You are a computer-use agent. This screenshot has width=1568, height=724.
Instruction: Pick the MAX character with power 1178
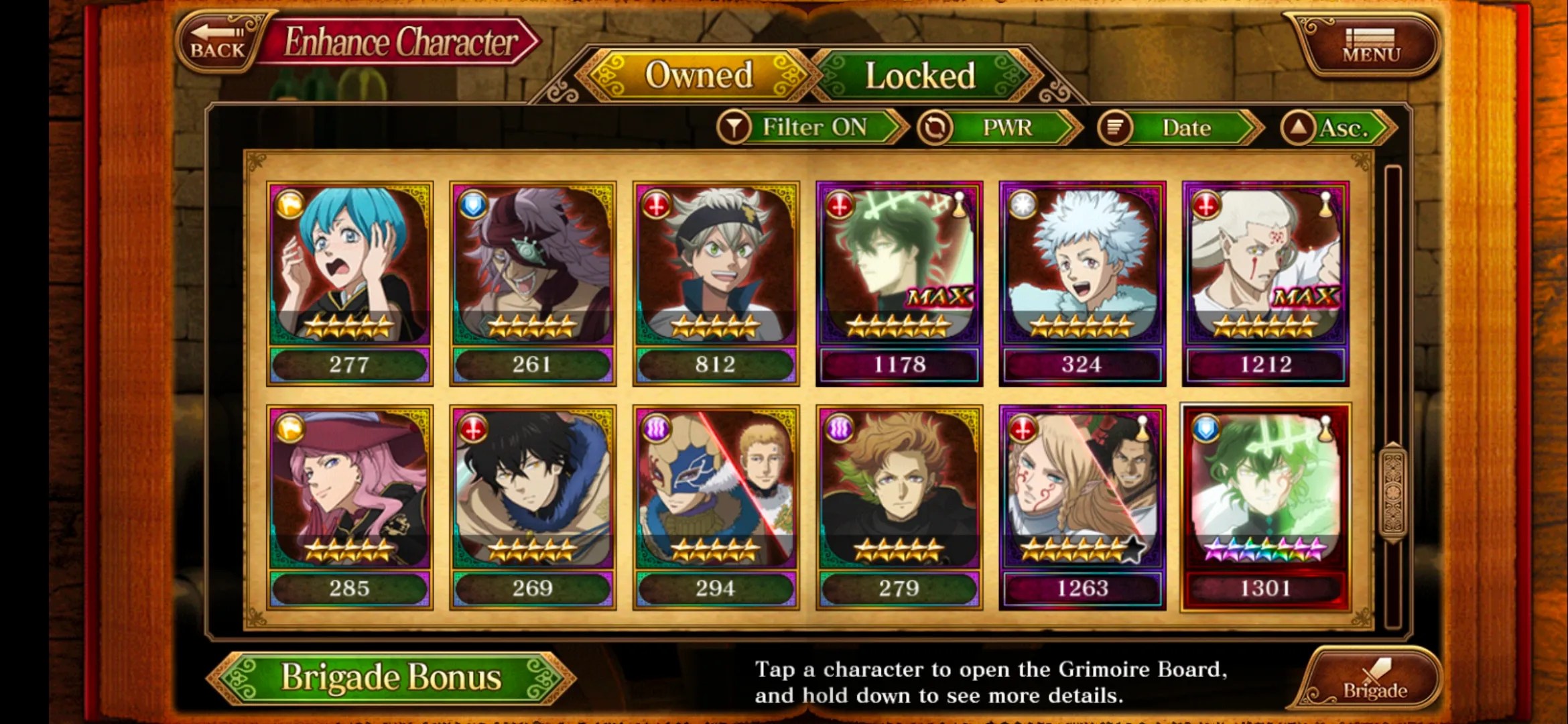(x=899, y=283)
